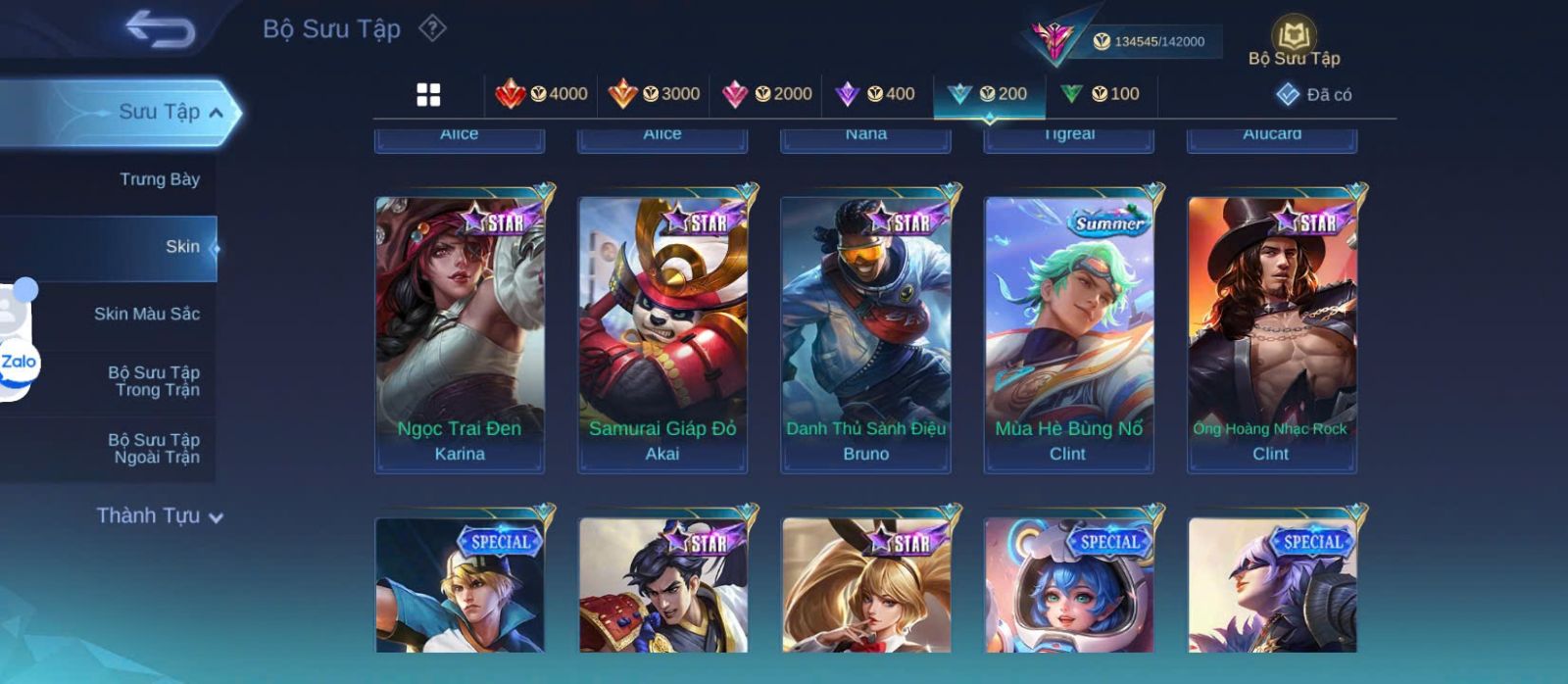Collapse the Sưu Tập menu section
This screenshot has height=684, width=1568.
click(216, 113)
